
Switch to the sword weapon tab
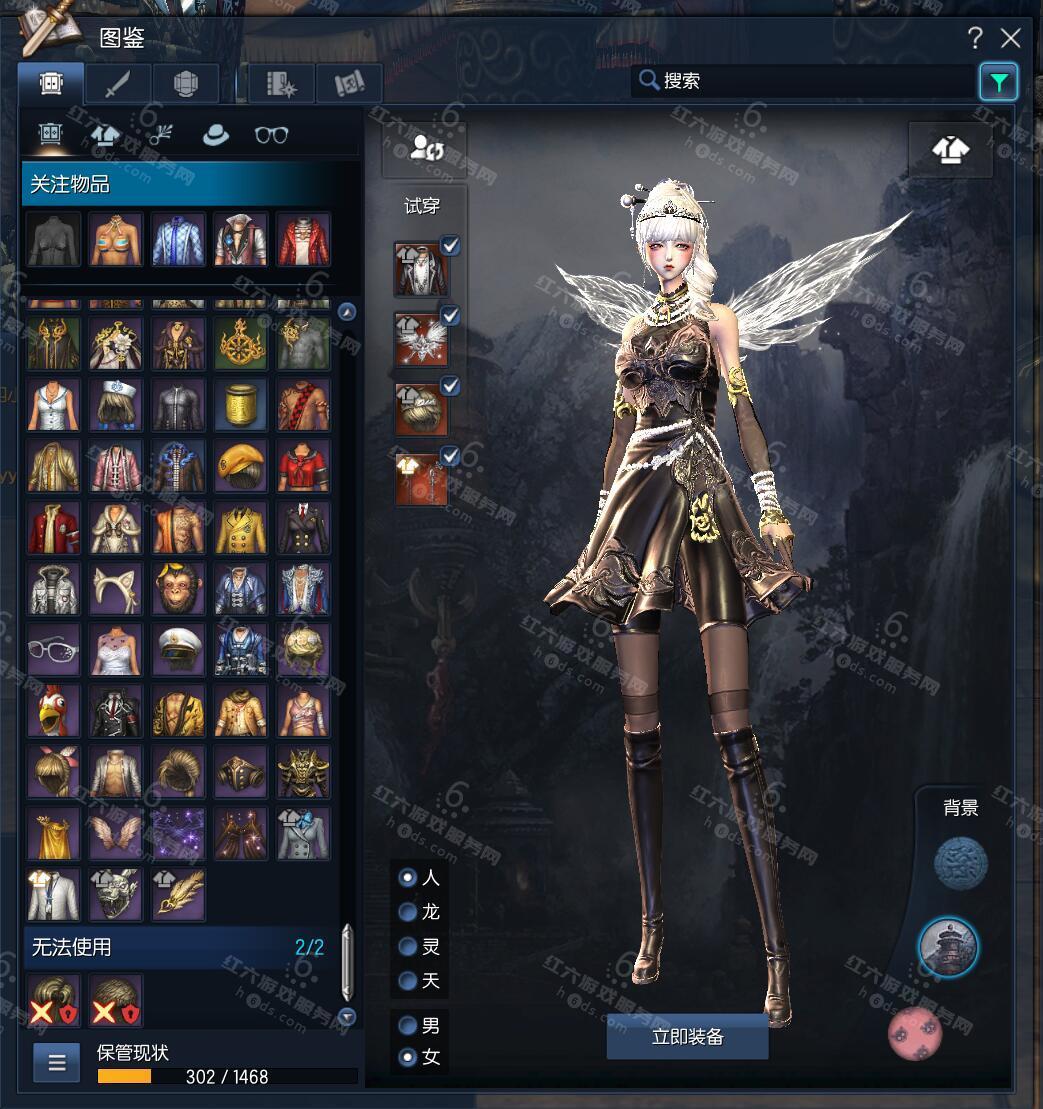(118, 85)
